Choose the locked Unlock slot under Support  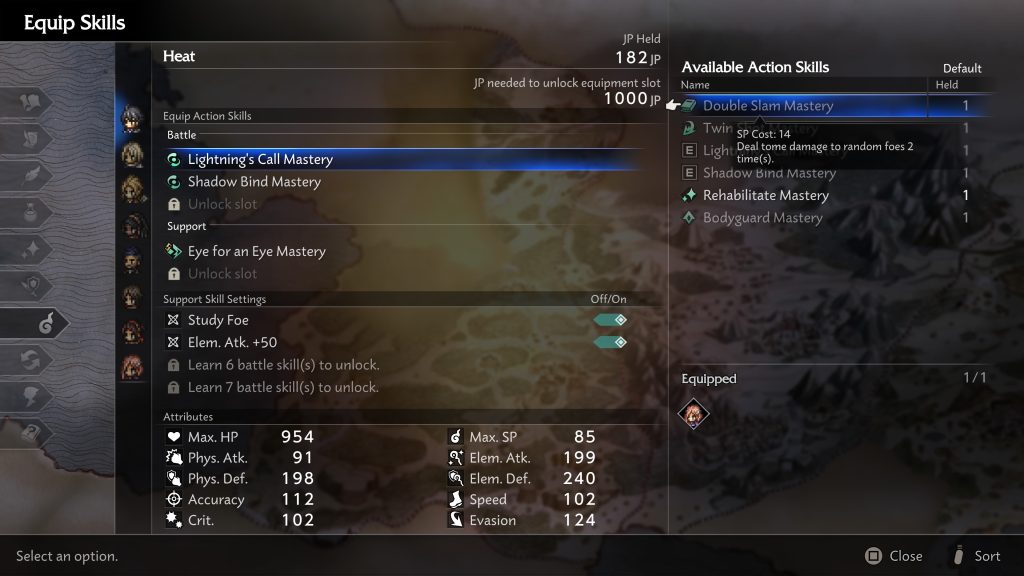click(x=222, y=274)
